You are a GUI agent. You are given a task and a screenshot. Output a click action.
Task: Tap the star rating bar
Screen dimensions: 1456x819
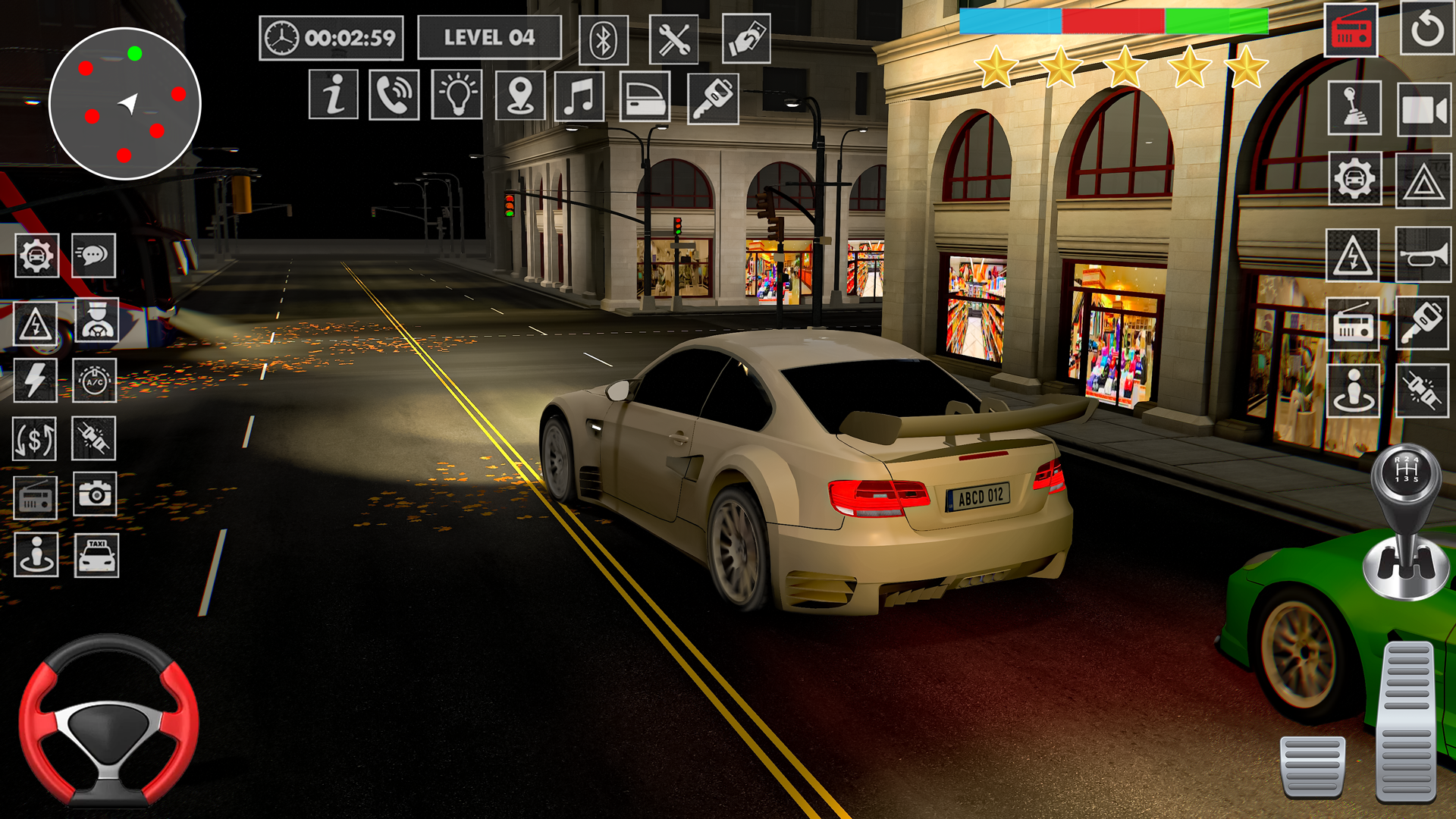point(1122,67)
